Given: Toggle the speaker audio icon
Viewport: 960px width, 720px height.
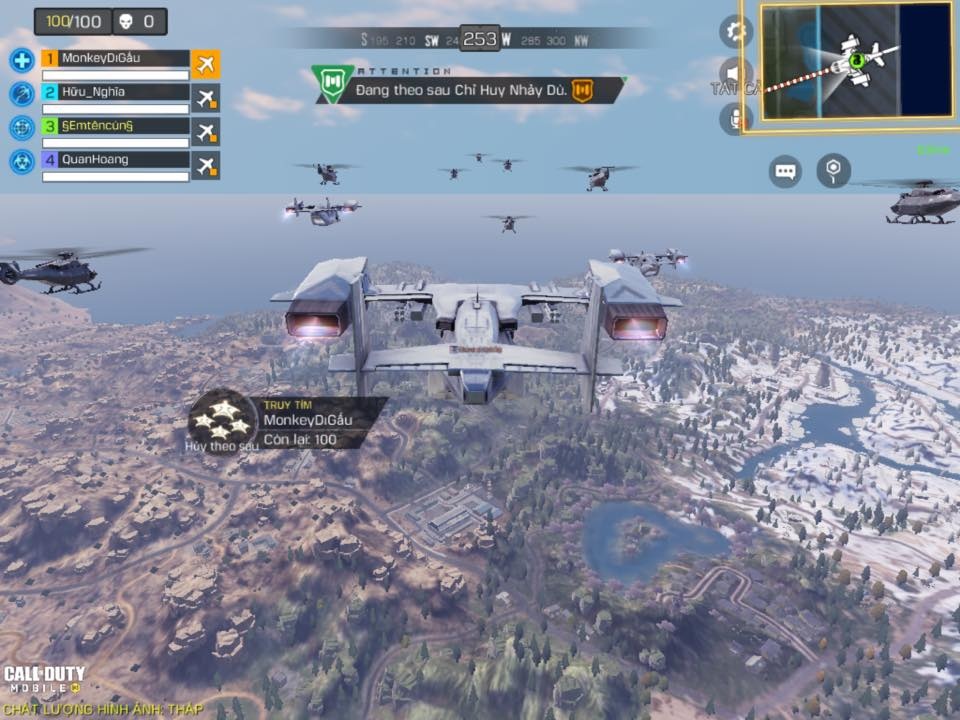Looking at the screenshot, I should click(x=735, y=74).
